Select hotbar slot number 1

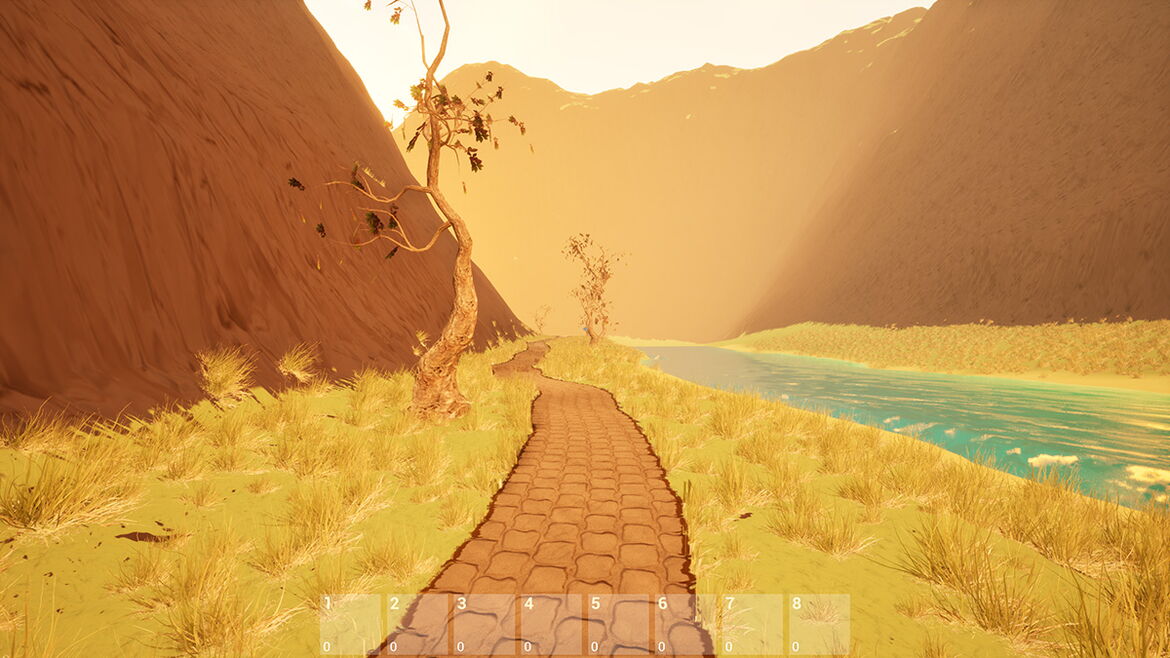350,625
